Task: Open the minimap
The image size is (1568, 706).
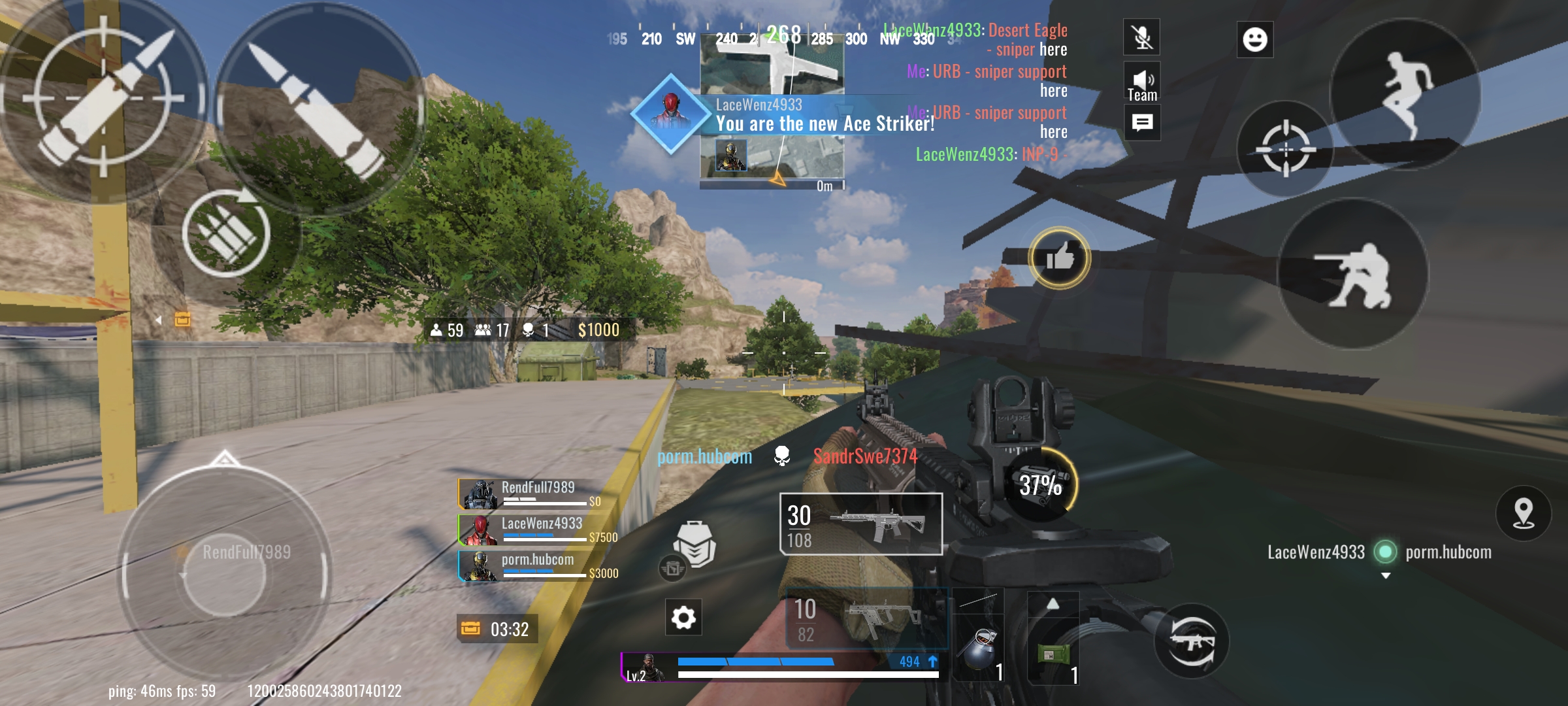Action: click(x=772, y=111)
